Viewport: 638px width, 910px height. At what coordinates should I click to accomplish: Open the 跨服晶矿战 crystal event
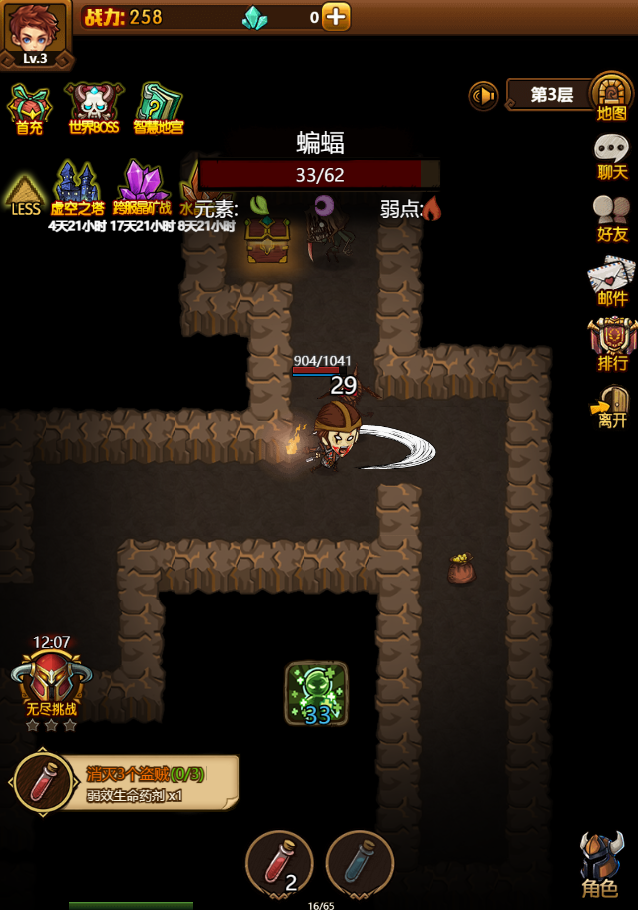(143, 190)
